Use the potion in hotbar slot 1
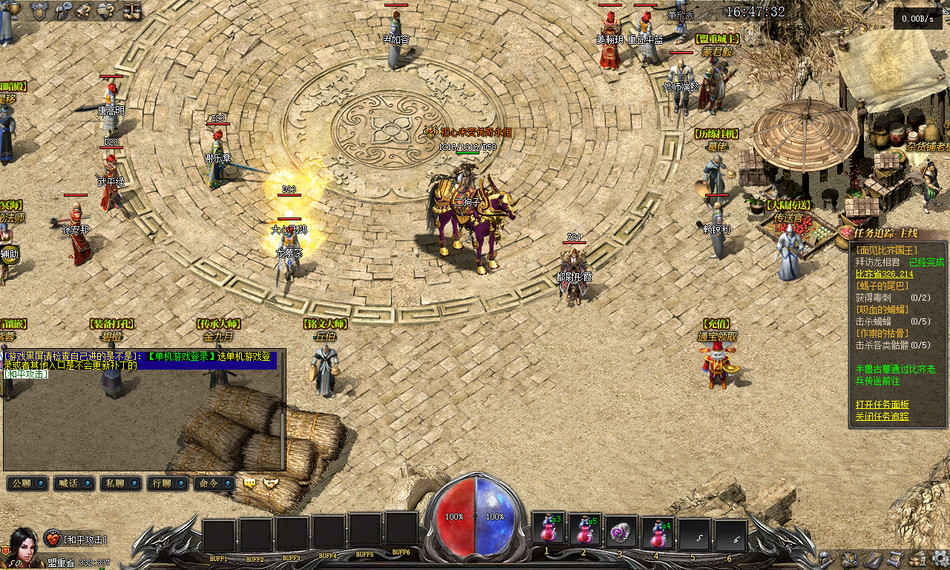The image size is (950, 570). [x=547, y=530]
